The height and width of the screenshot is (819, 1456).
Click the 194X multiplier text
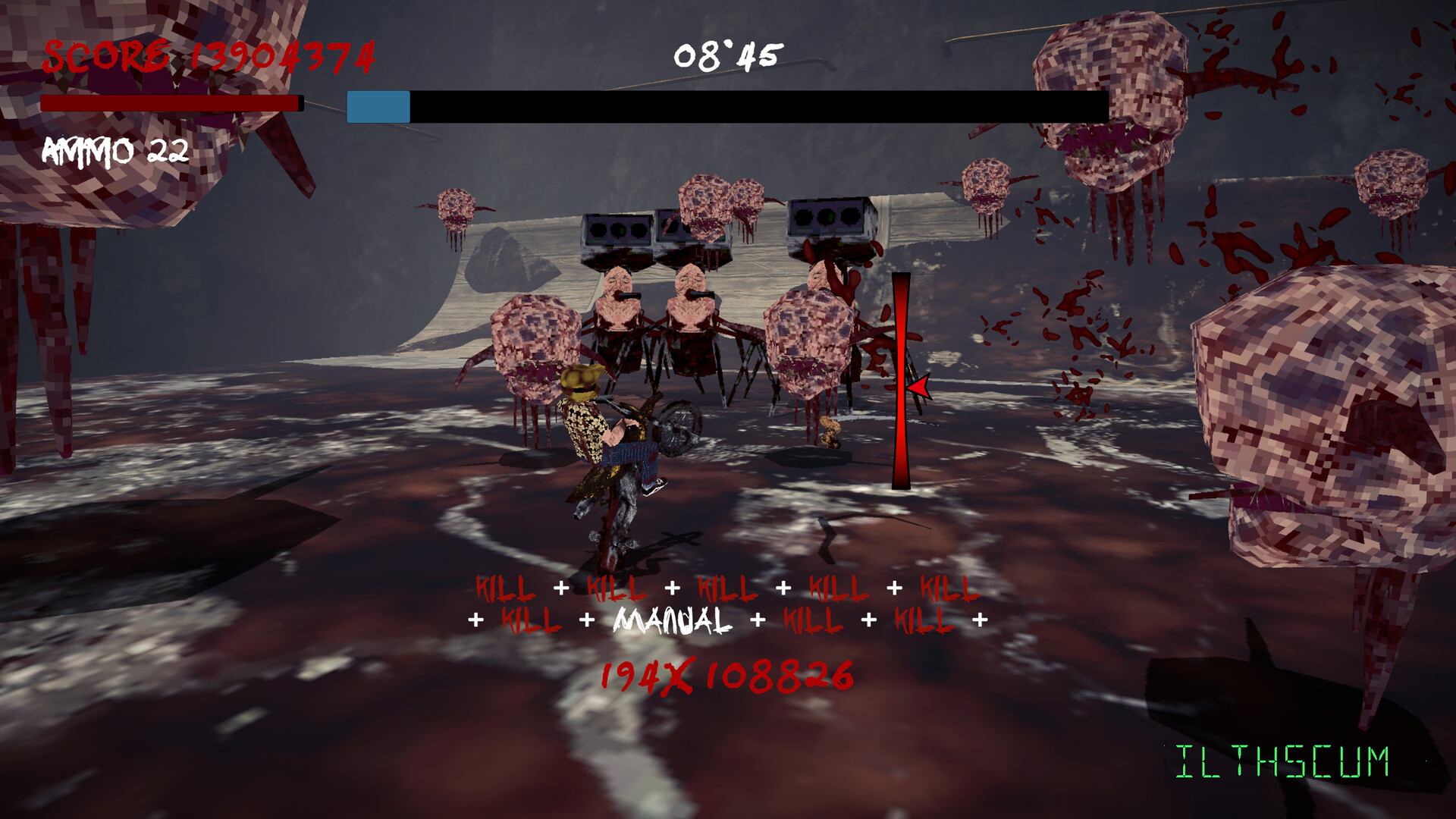645,673
